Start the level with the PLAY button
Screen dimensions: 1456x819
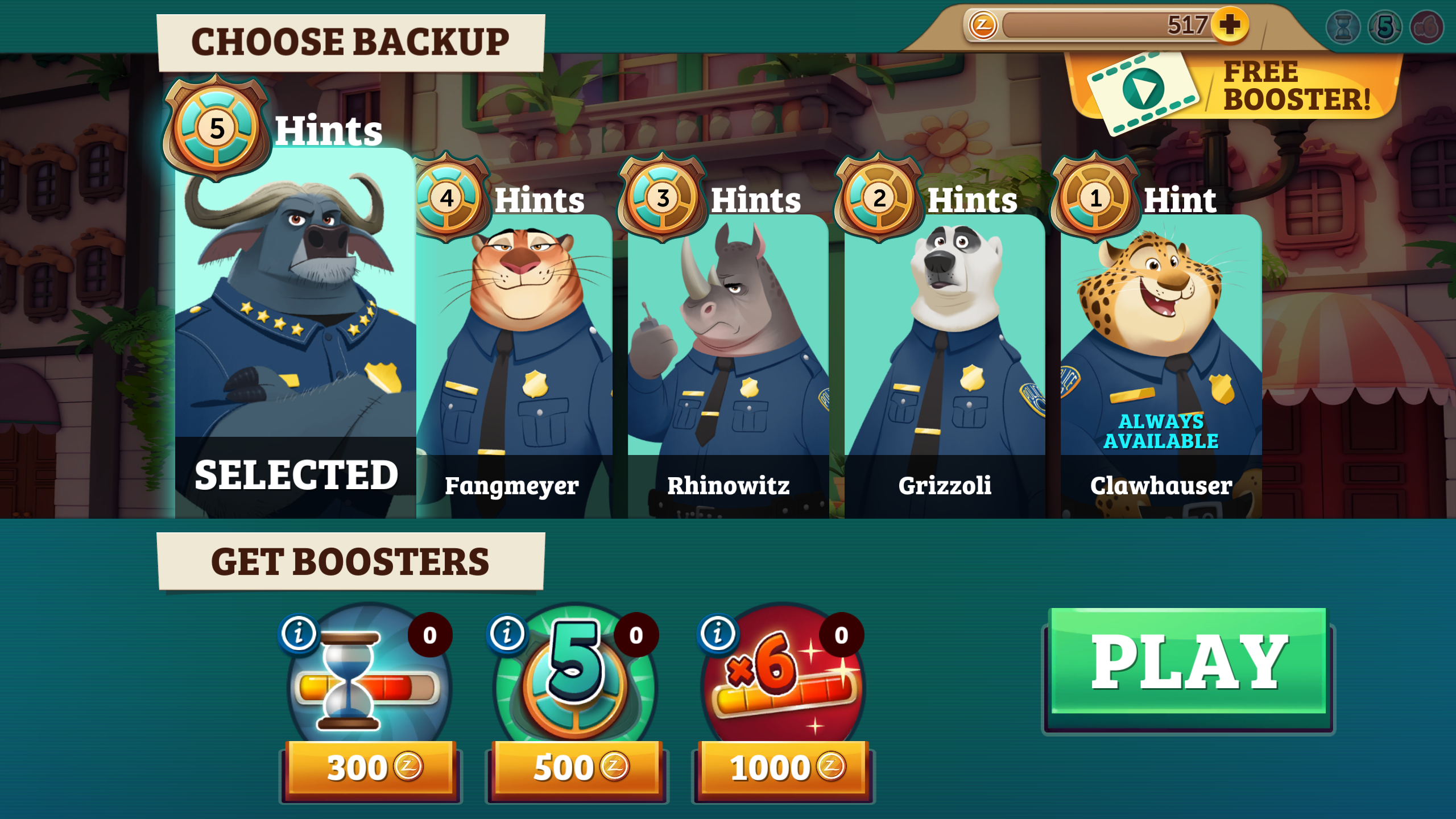pyautogui.click(x=1189, y=663)
